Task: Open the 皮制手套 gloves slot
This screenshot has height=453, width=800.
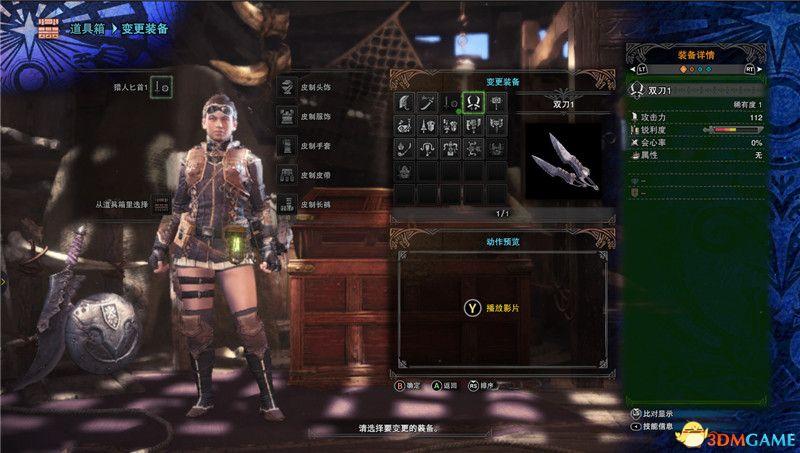Action: coord(287,145)
